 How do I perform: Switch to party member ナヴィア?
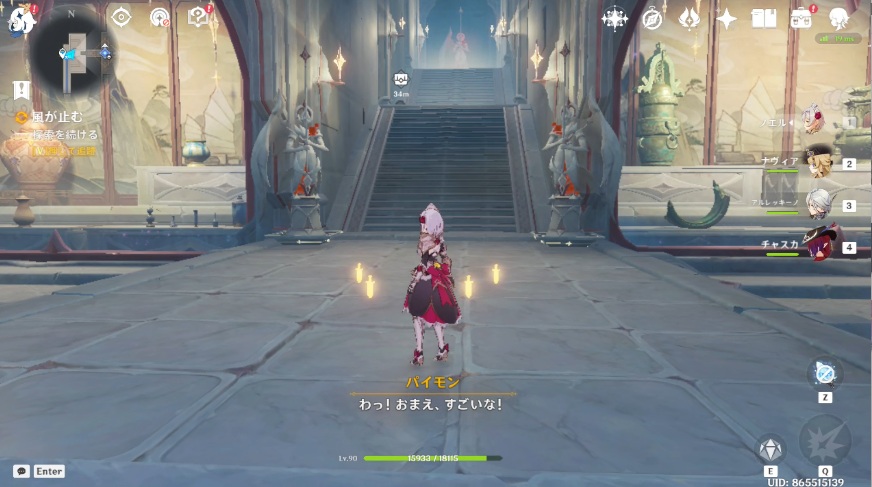click(x=818, y=164)
